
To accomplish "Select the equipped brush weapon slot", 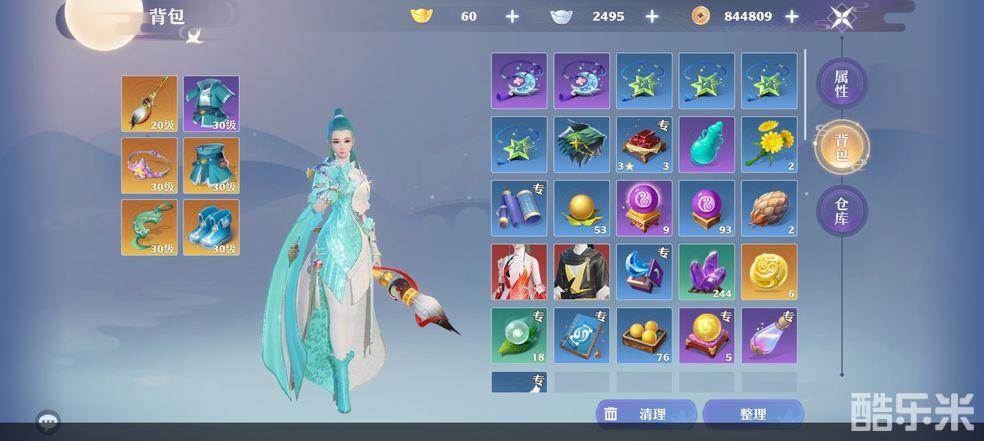I will coord(149,104).
